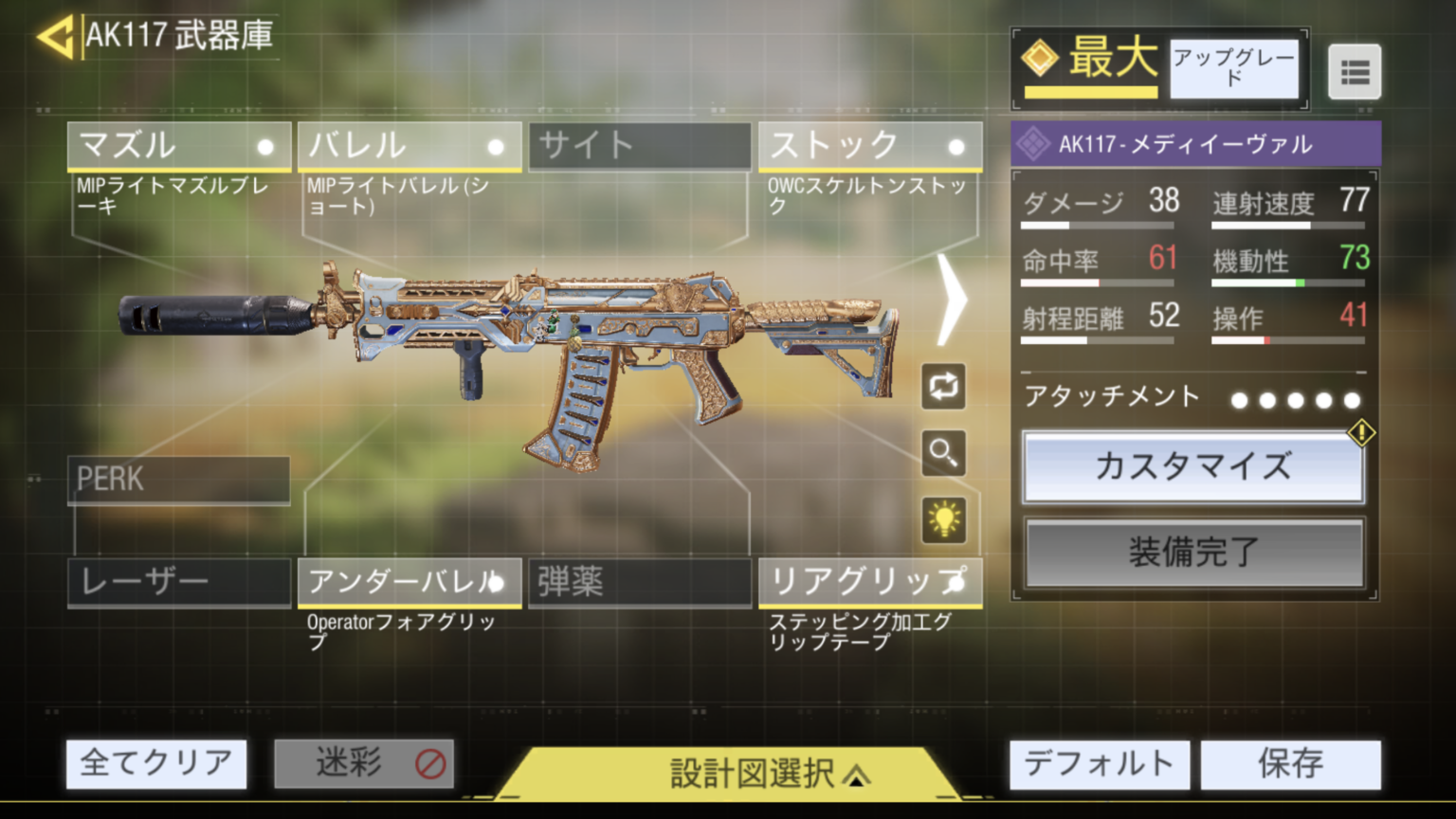1456x819 pixels.
Task: Click the warning icon on the カスタマイズ button
Action: [1362, 432]
